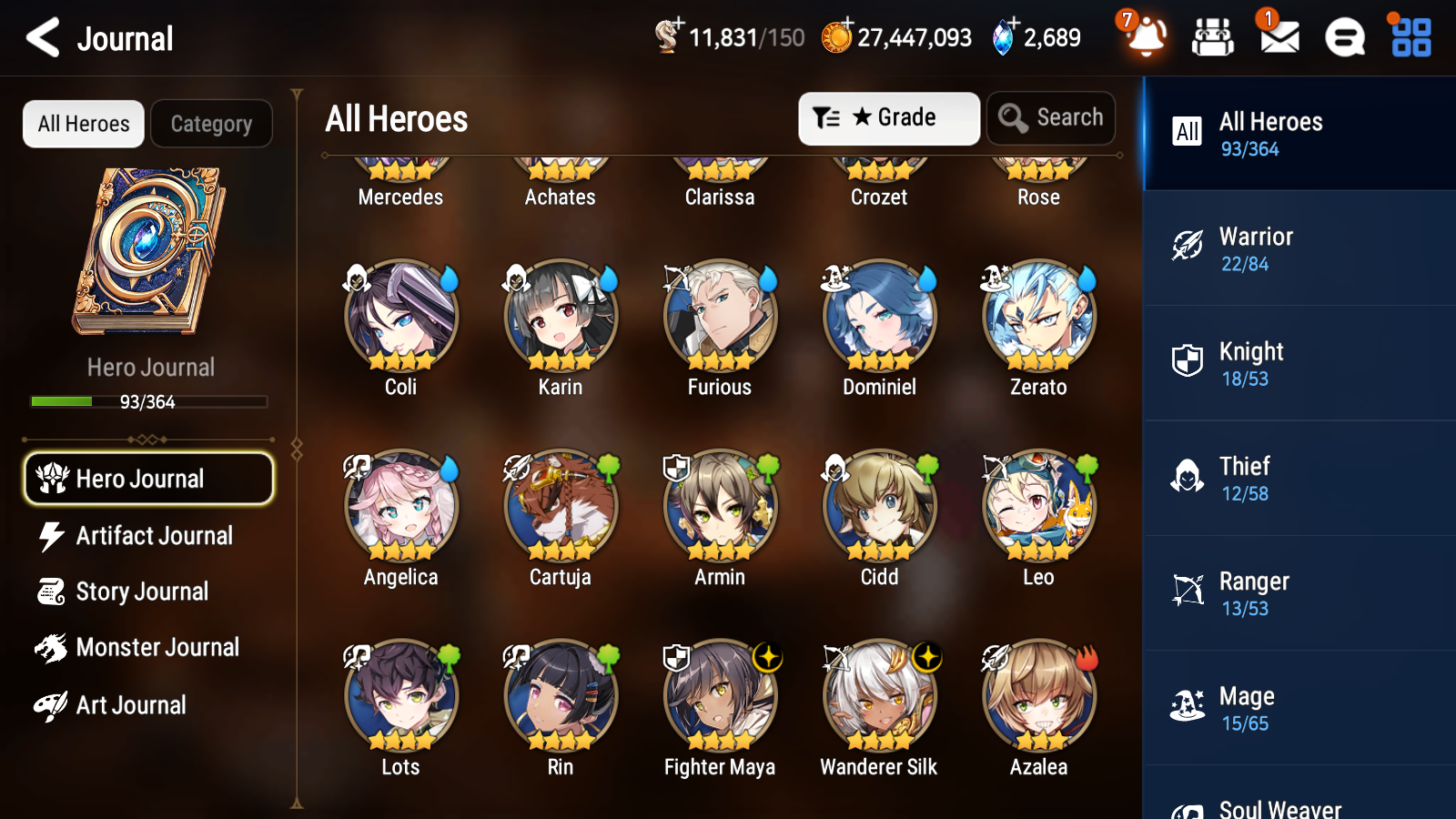Open the inventory chest icon

1213,38
